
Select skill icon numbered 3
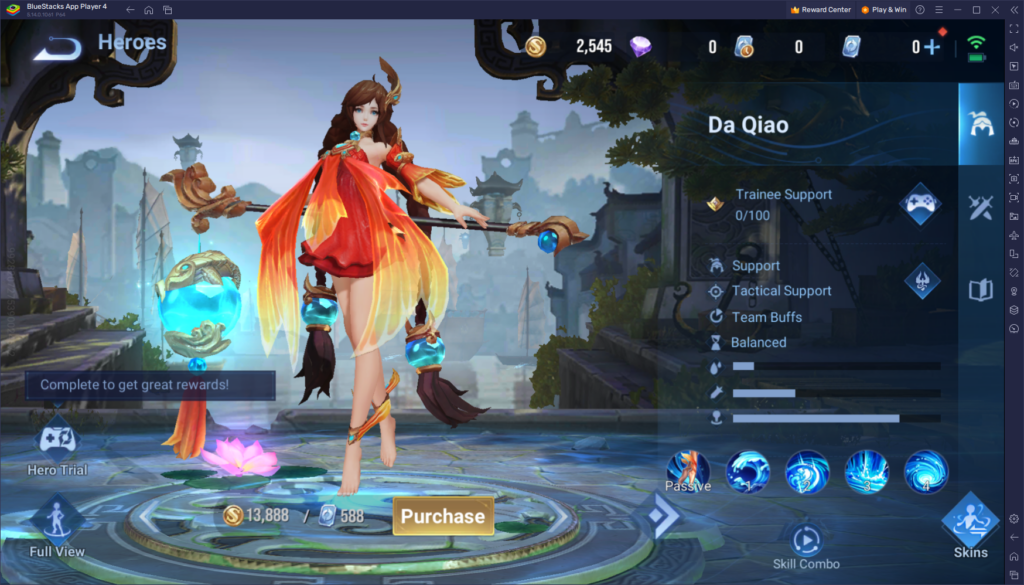[866, 471]
